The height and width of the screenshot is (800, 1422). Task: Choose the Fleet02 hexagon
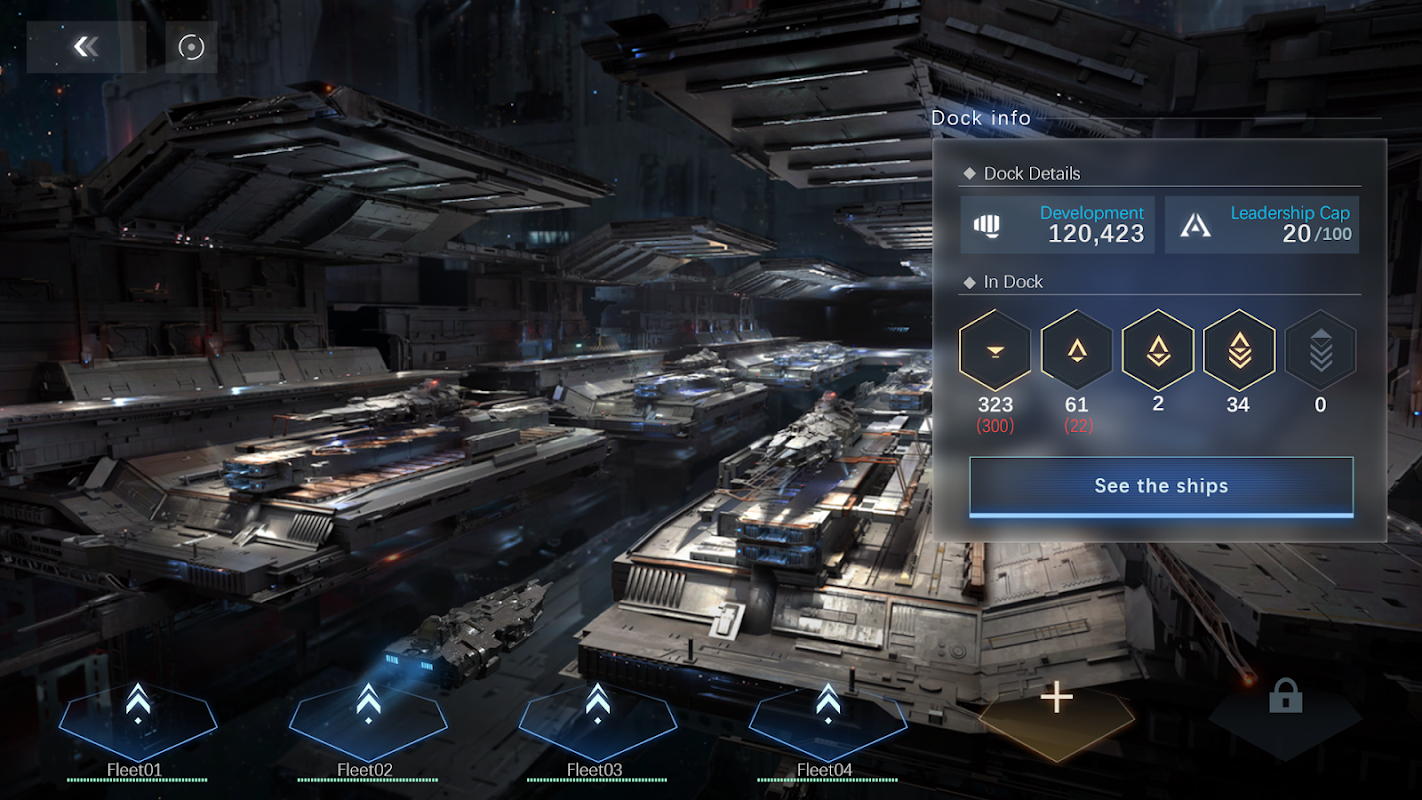coord(368,720)
